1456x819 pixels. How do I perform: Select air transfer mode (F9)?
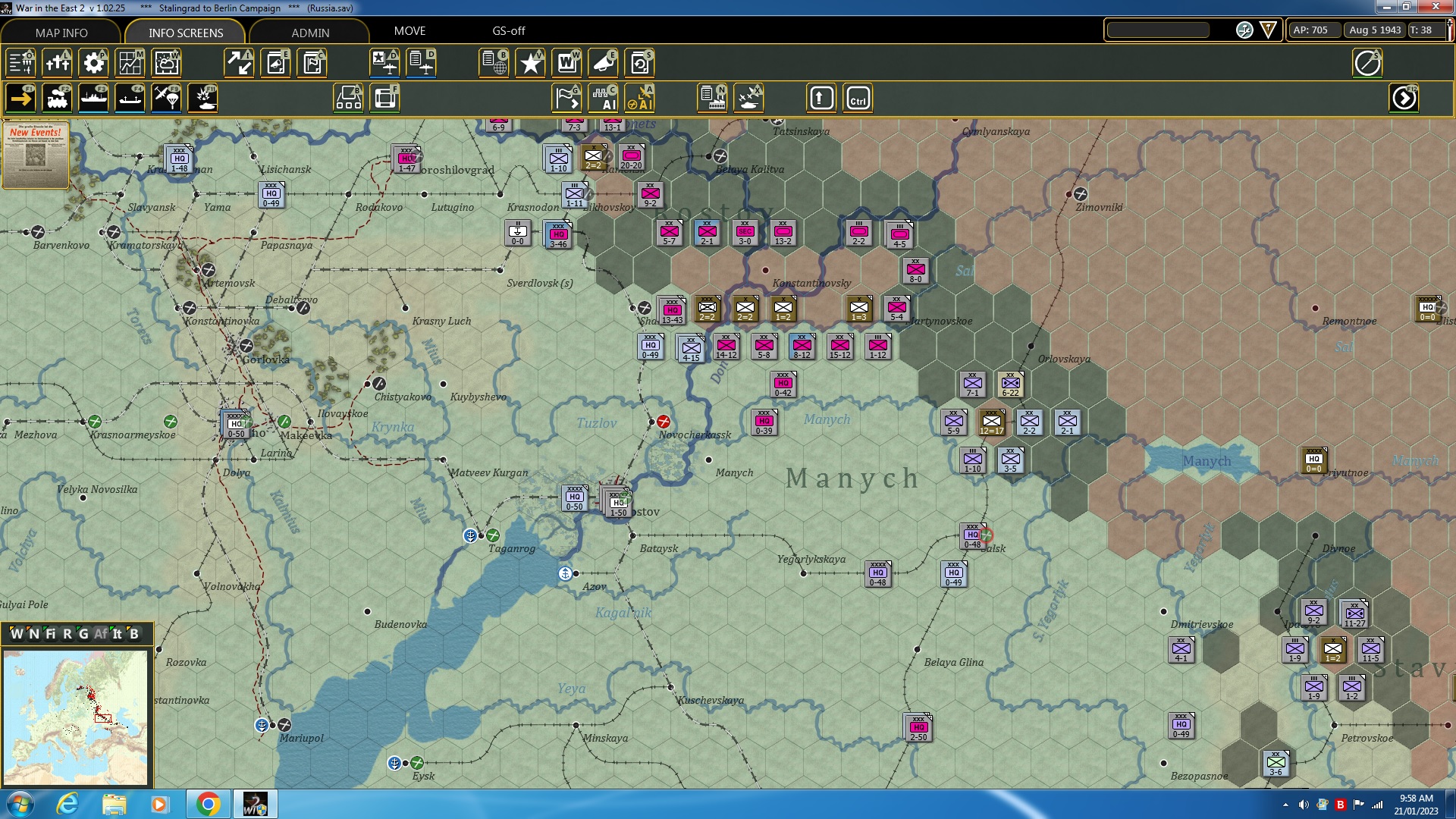coord(166,98)
